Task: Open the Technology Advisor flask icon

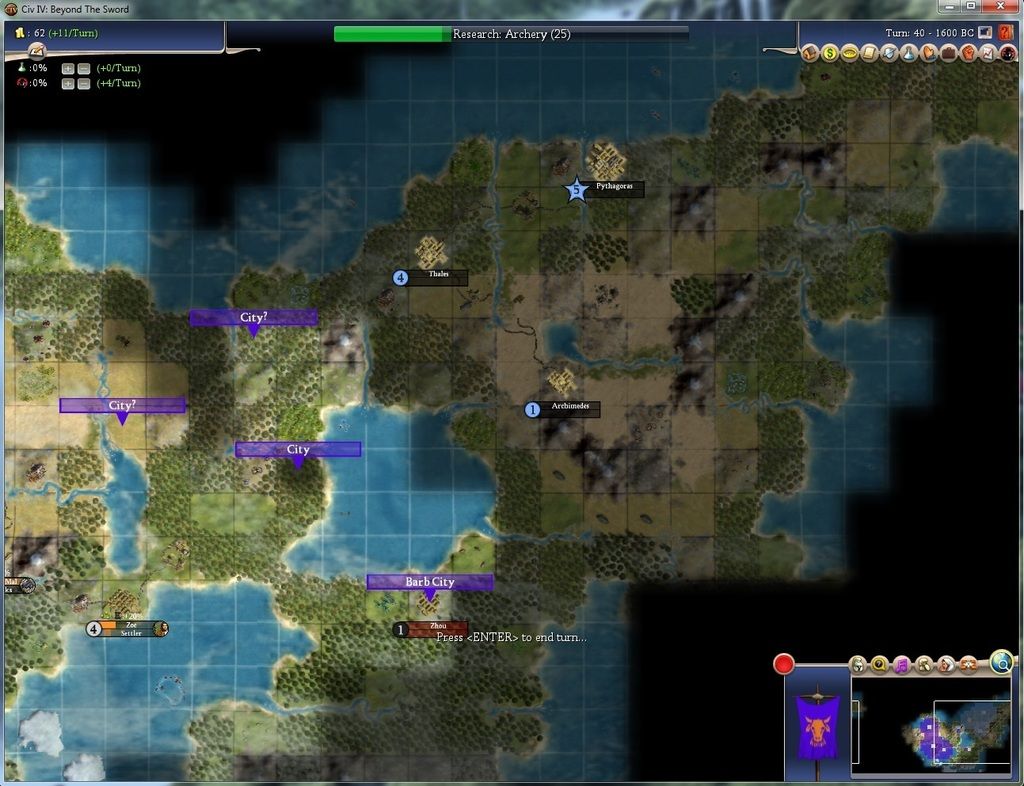Action: coord(909,53)
